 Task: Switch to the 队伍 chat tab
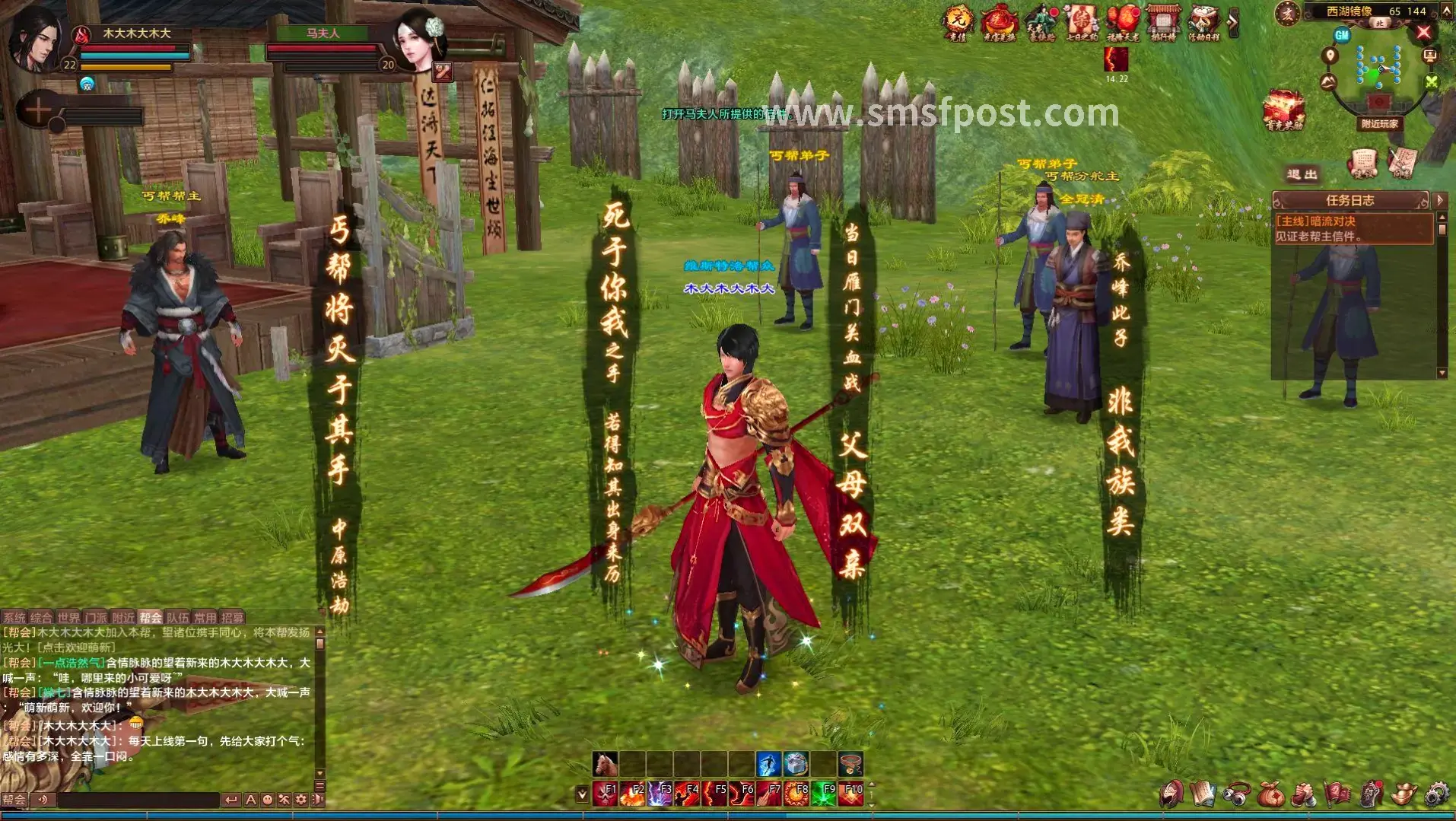(x=177, y=617)
